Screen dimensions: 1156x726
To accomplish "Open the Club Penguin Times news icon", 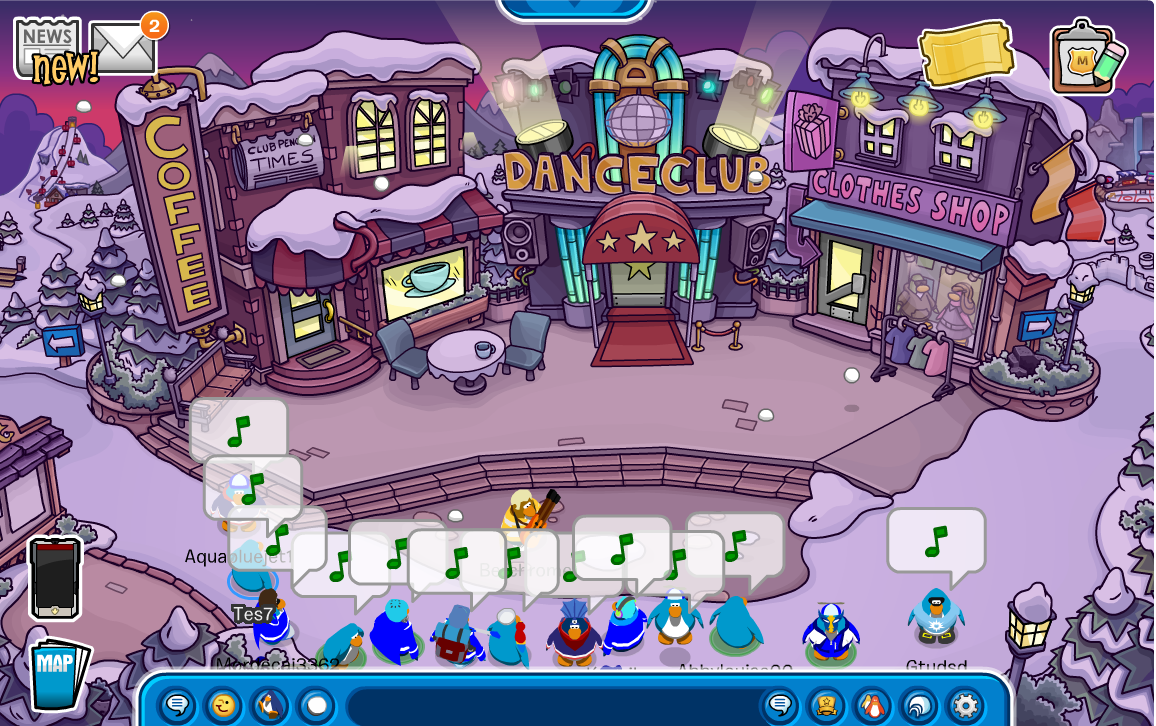I will pyautogui.click(x=47, y=45).
